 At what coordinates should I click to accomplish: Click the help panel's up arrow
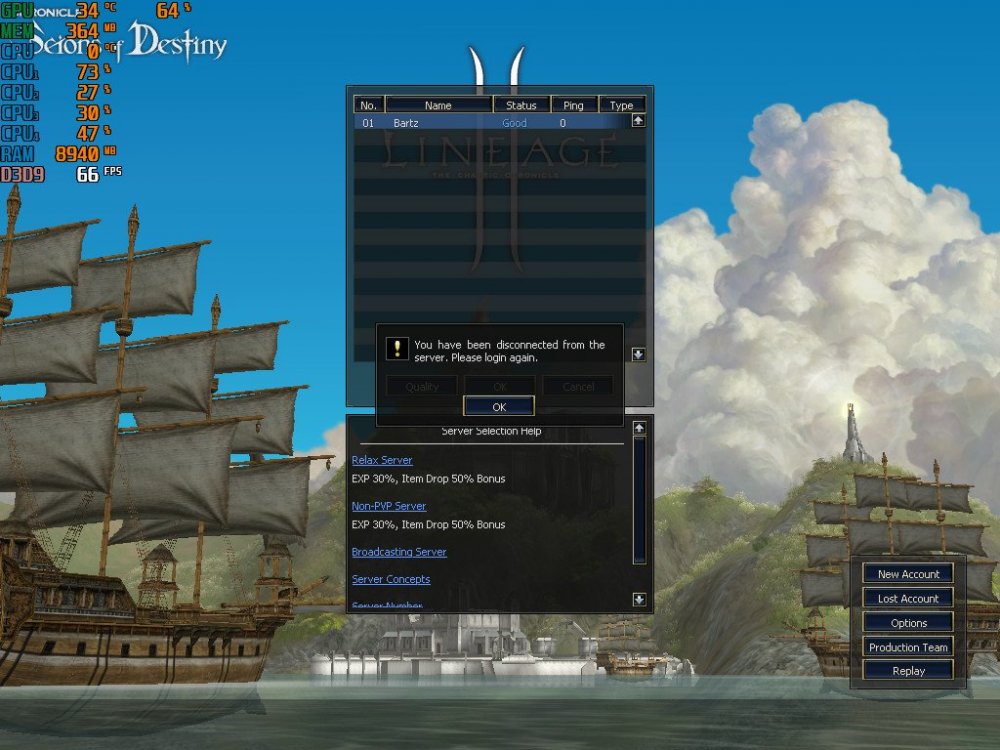[x=640, y=428]
